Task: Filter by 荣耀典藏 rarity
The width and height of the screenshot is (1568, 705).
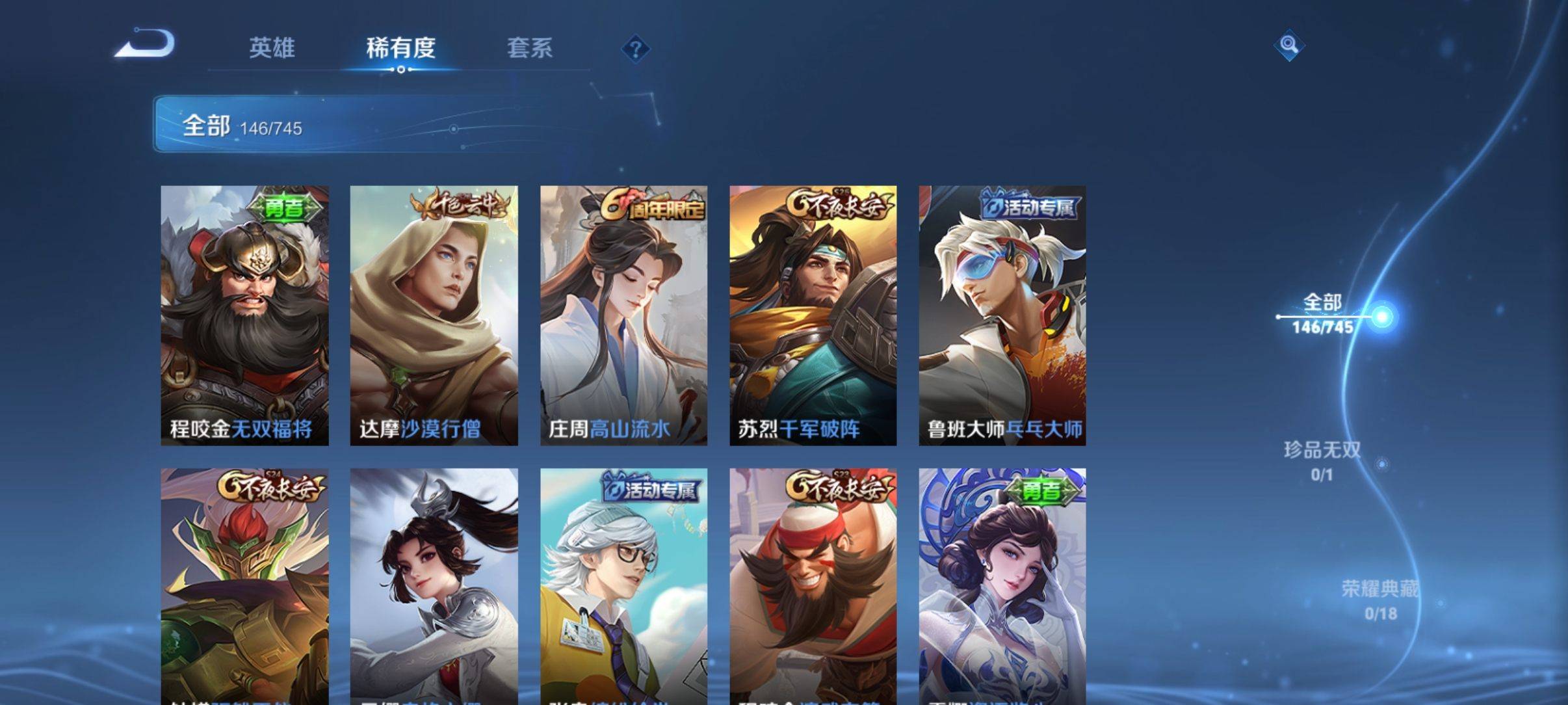Action: click(x=1379, y=600)
